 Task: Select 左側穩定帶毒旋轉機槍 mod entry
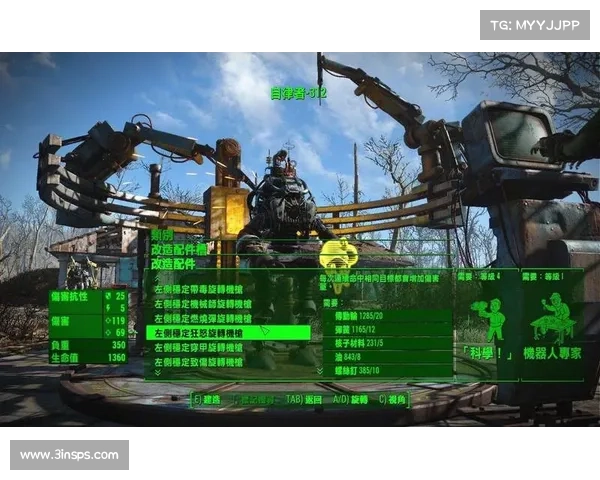click(200, 288)
